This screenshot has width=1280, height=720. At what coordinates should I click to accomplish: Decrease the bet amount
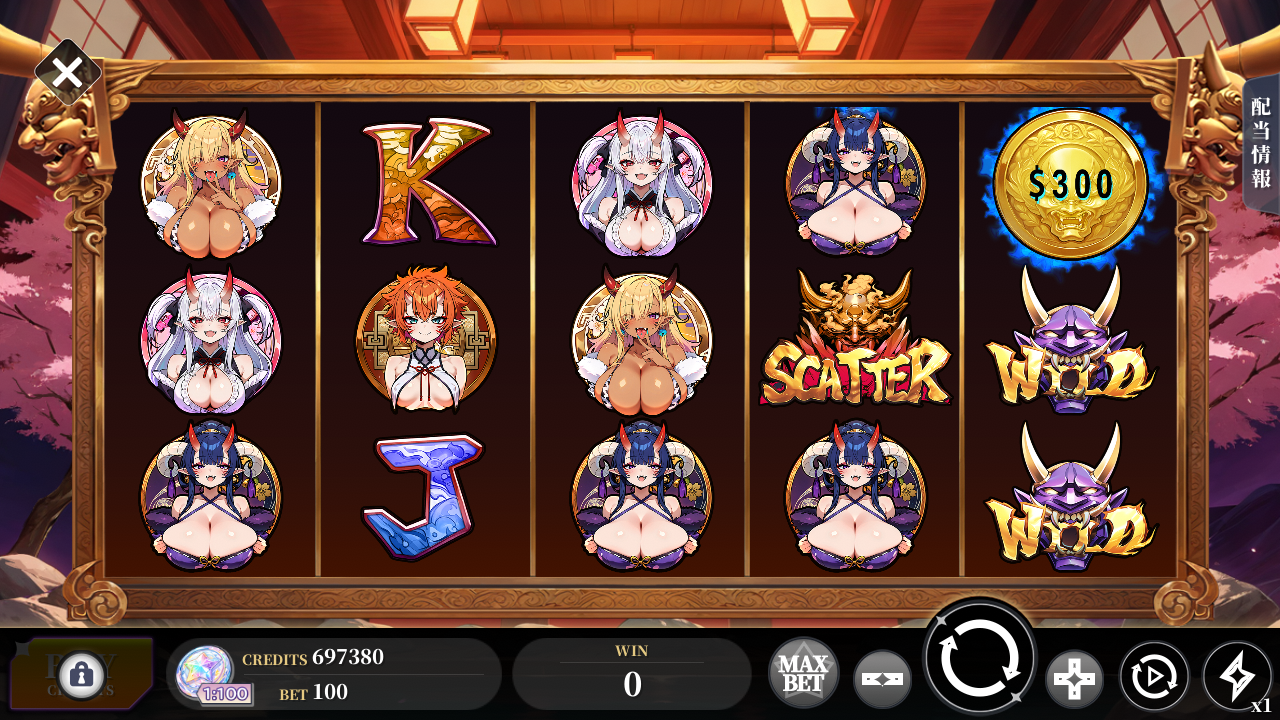[882, 679]
